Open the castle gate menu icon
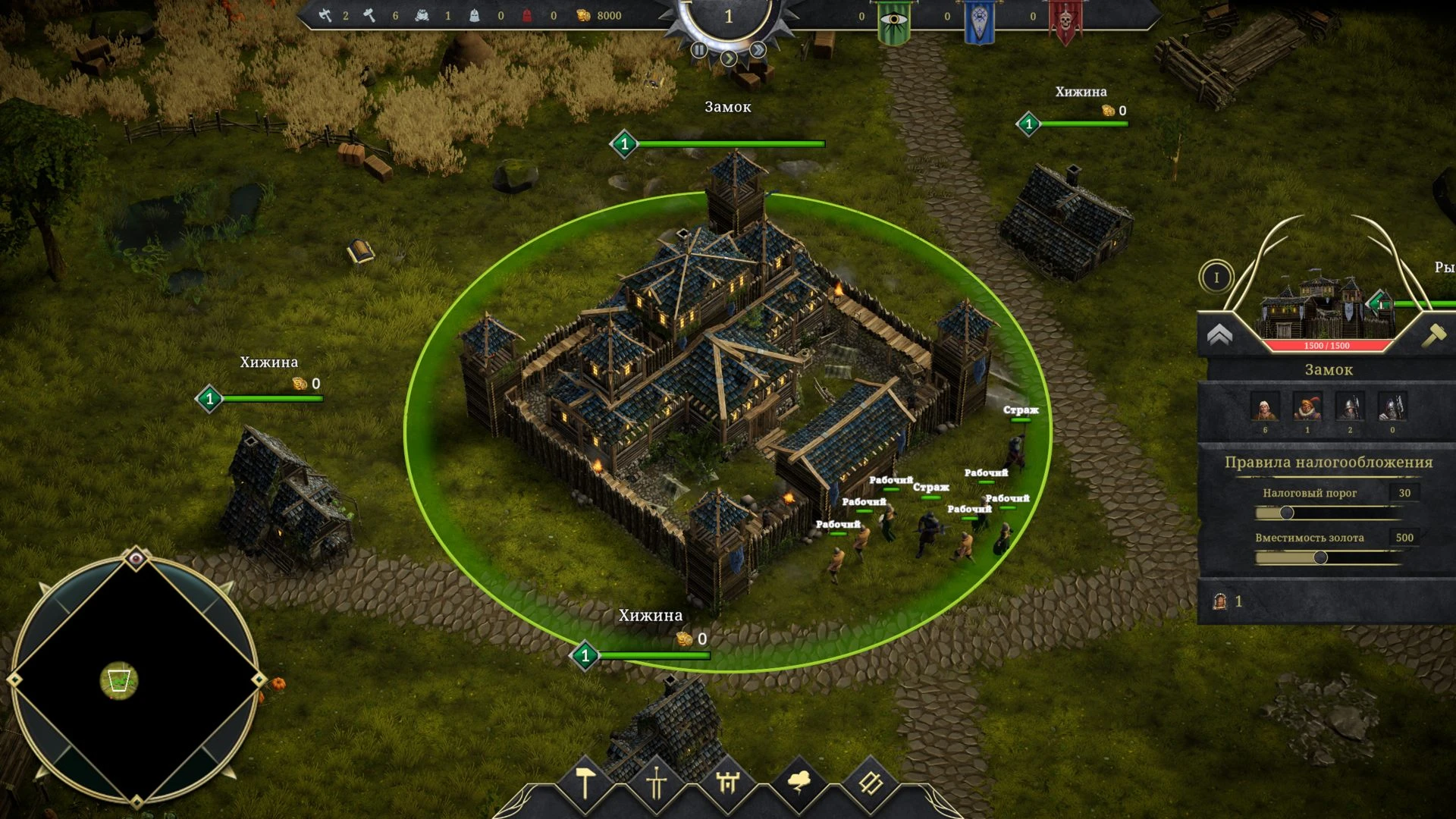This screenshot has height=819, width=1456. coord(728,784)
